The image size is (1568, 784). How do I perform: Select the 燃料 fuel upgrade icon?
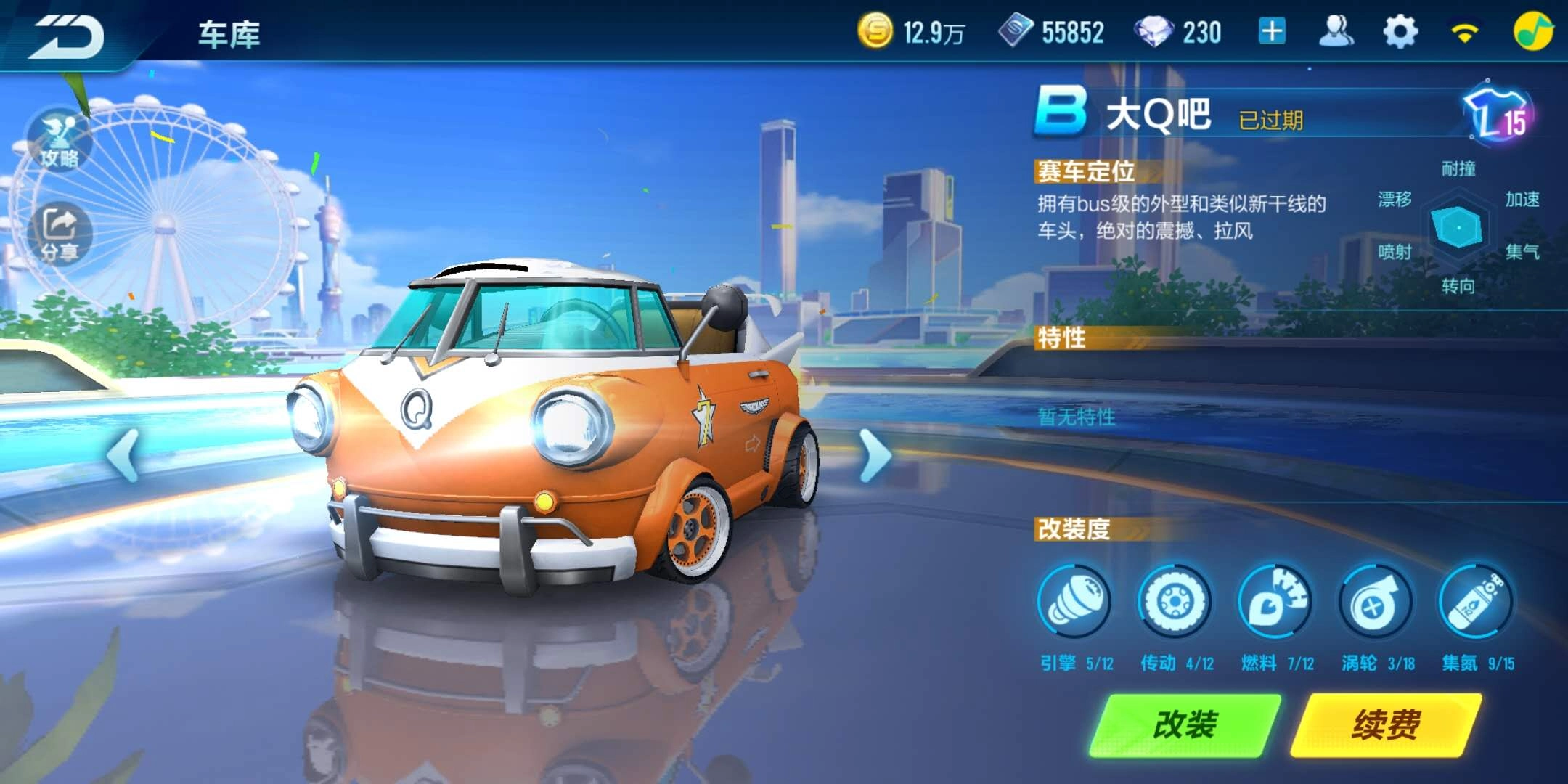click(x=1275, y=603)
